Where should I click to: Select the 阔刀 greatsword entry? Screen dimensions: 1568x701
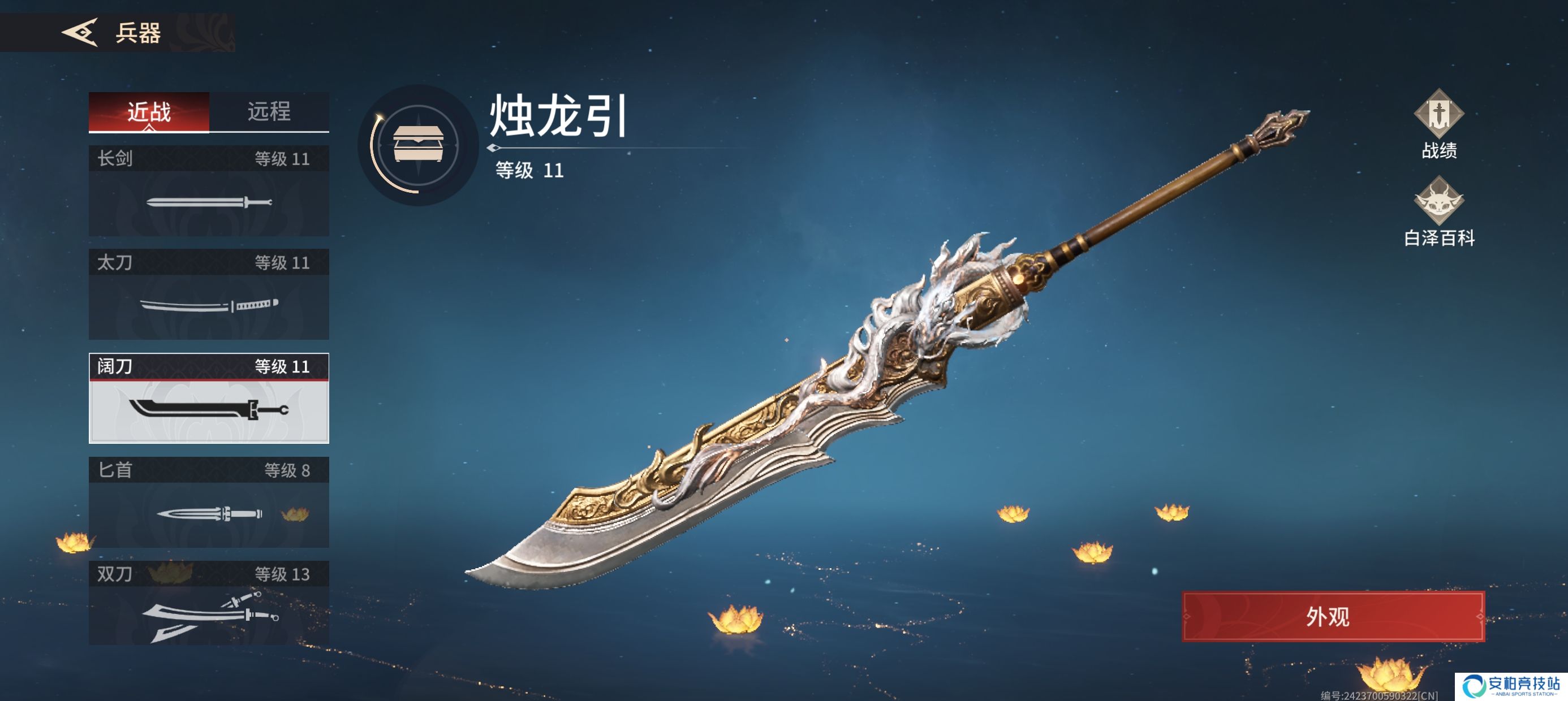(209, 399)
